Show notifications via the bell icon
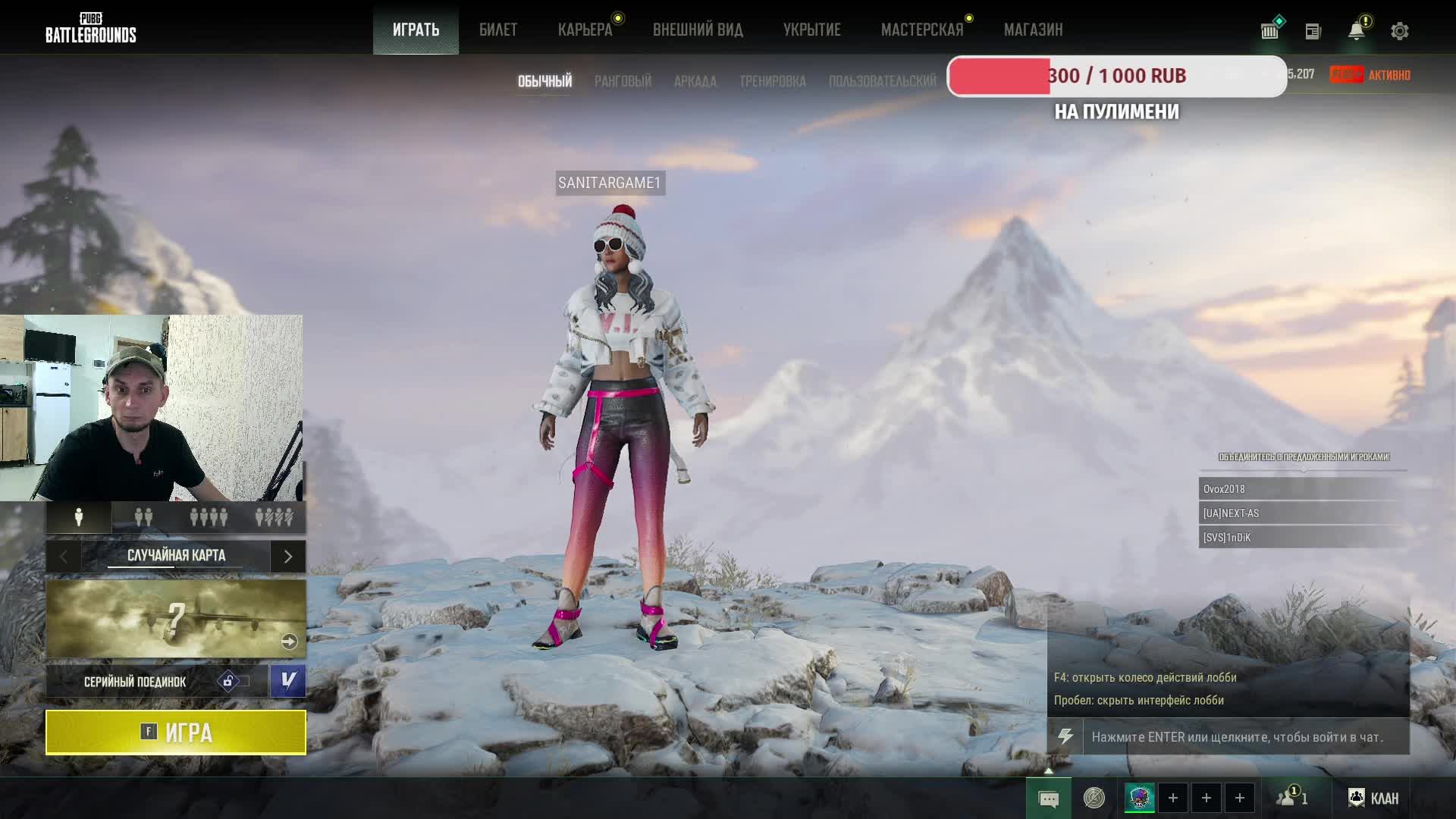 1356,31
